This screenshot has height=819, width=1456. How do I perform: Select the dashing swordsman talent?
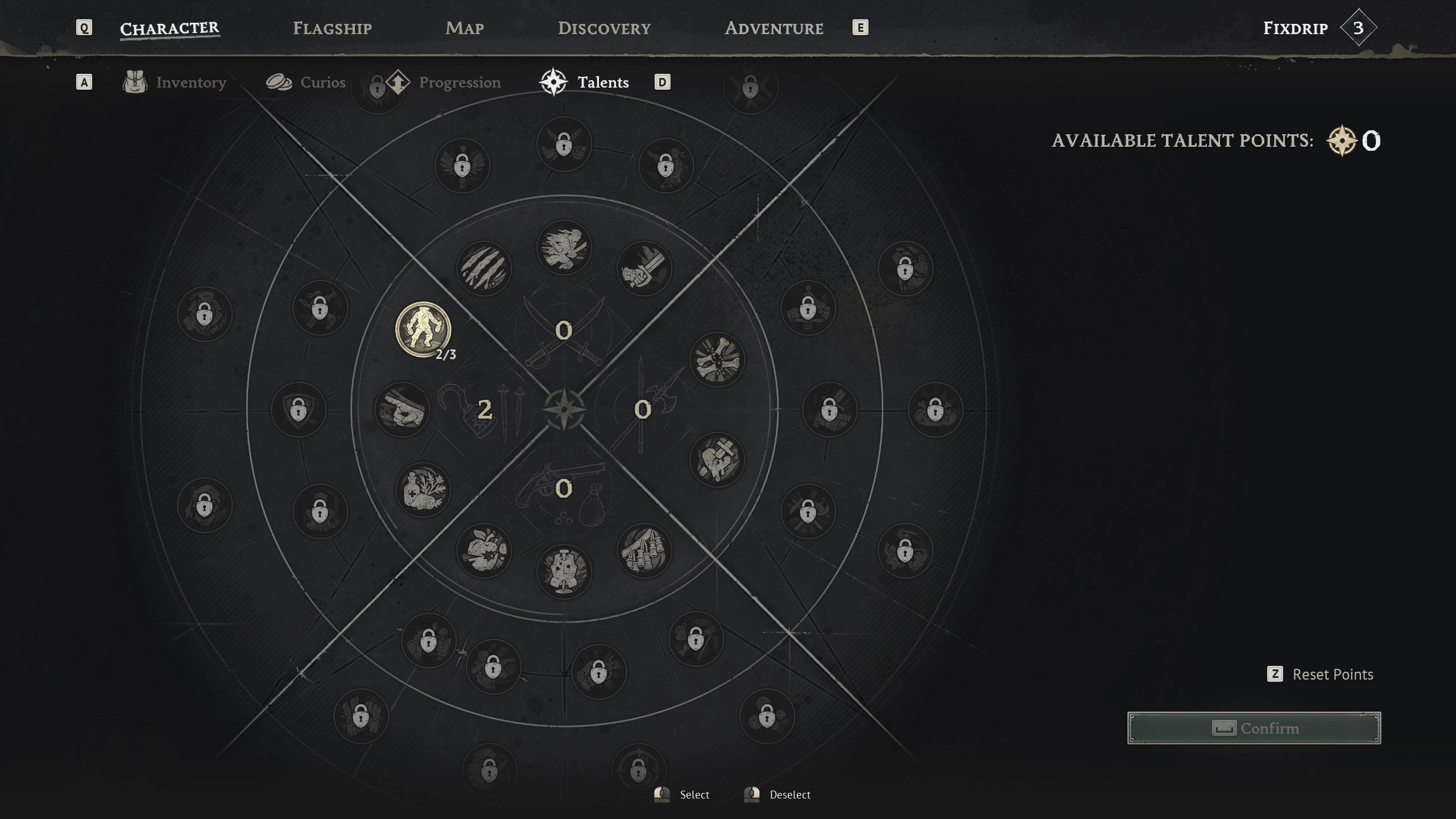pyautogui.click(x=564, y=247)
